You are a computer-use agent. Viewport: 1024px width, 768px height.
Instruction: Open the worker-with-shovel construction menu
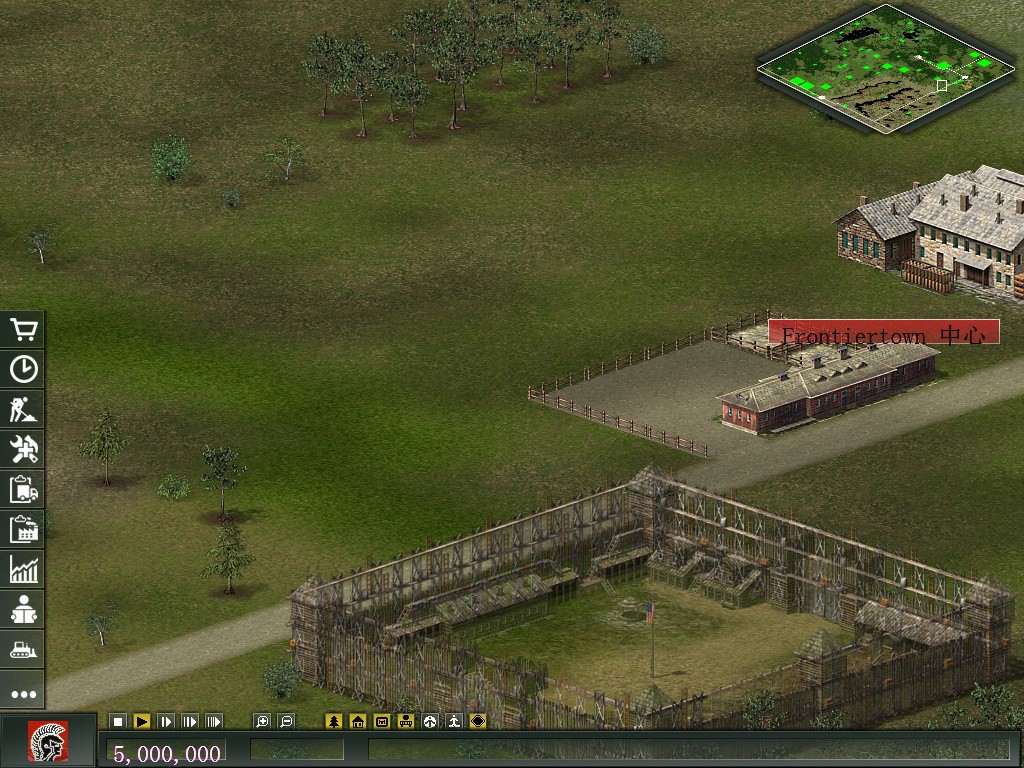23,410
